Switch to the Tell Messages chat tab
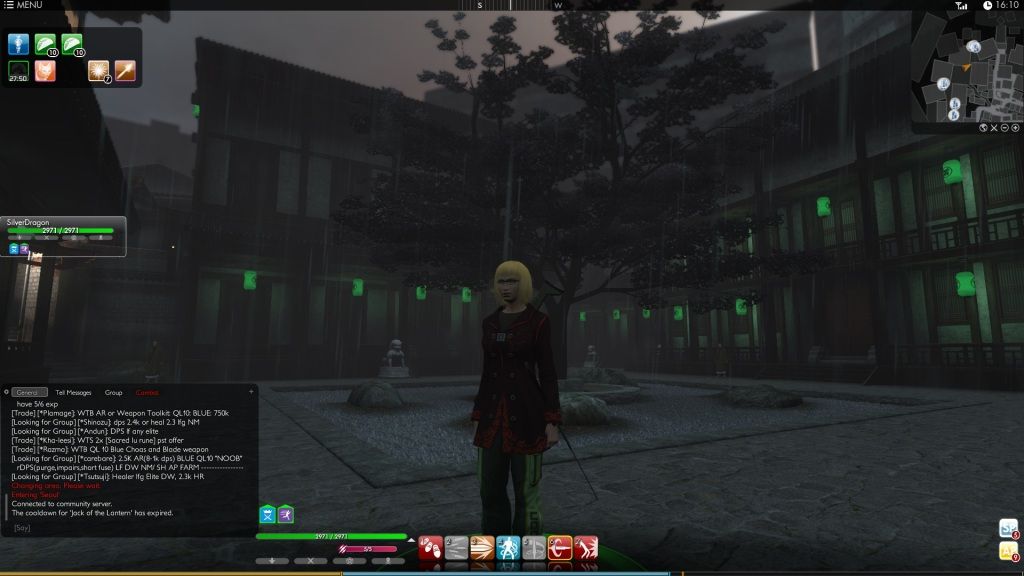 [73, 393]
